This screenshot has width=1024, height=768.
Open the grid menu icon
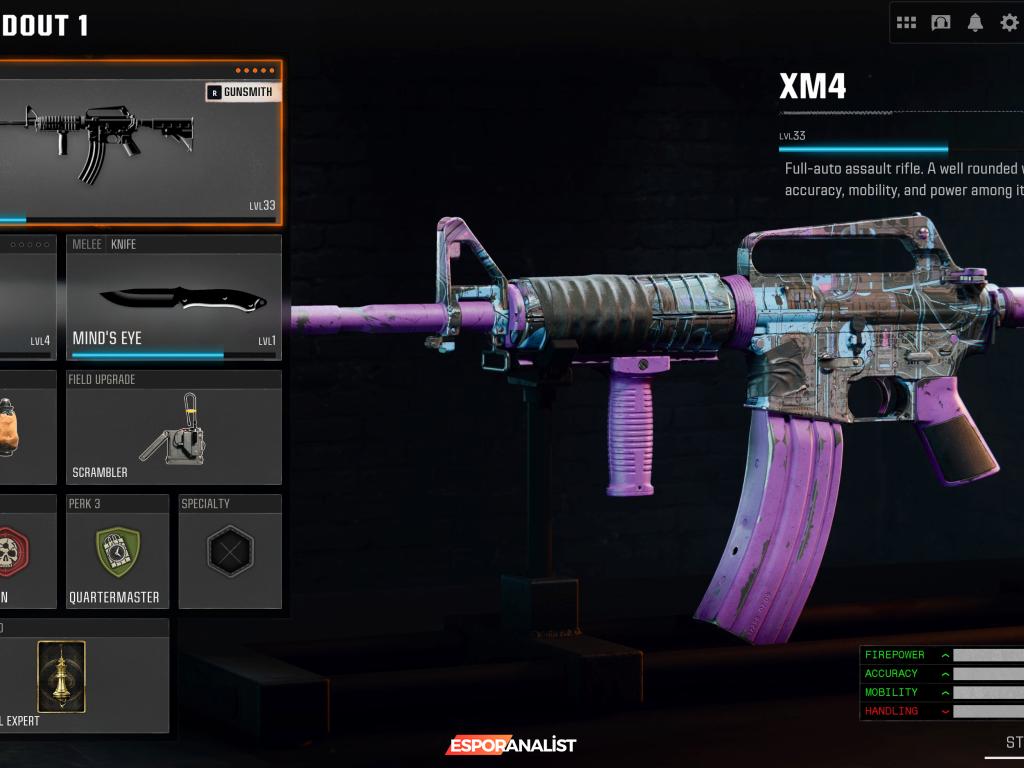906,22
